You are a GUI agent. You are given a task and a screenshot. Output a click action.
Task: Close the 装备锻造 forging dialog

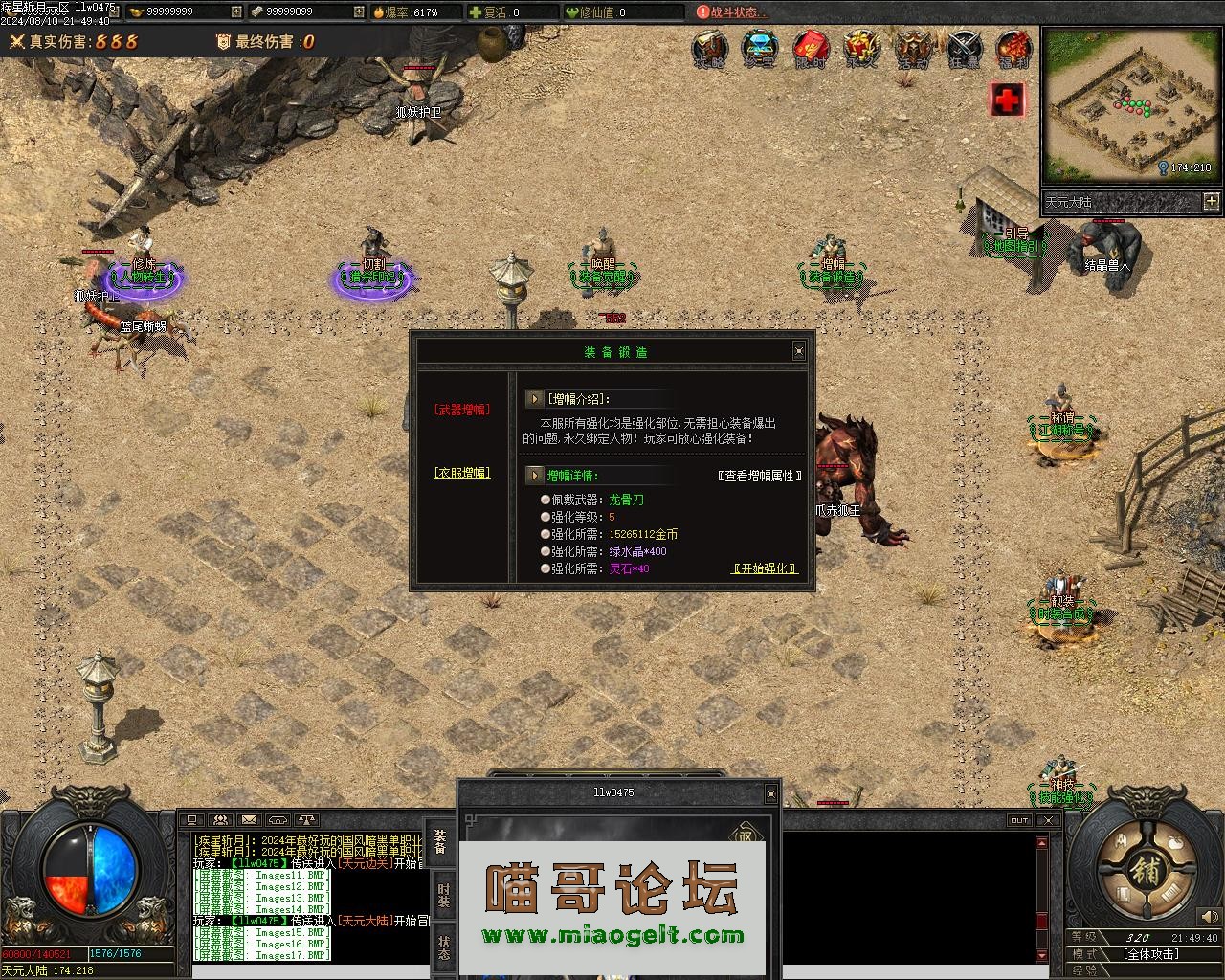coord(799,352)
